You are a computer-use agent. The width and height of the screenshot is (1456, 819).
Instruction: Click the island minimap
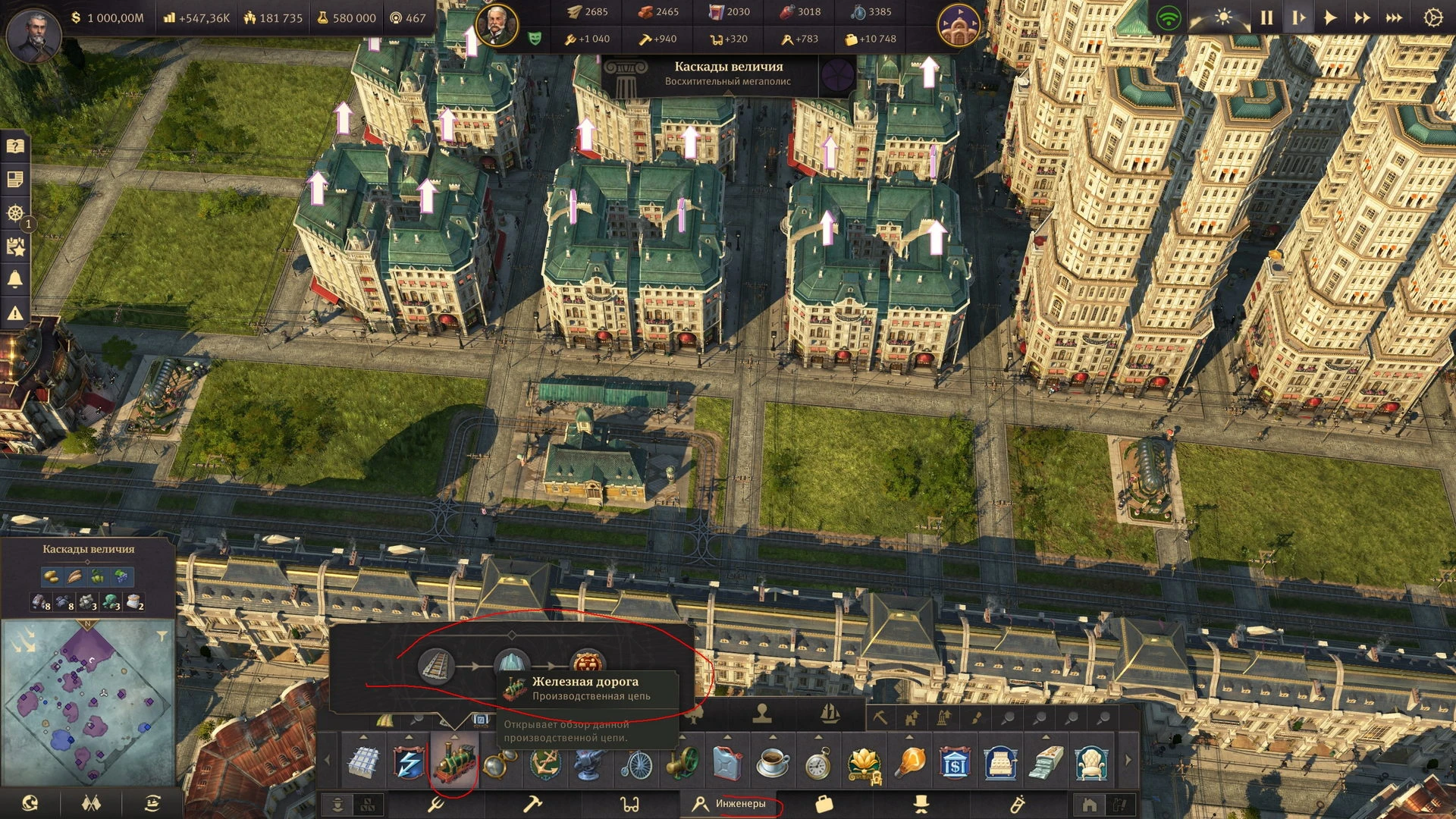87,703
